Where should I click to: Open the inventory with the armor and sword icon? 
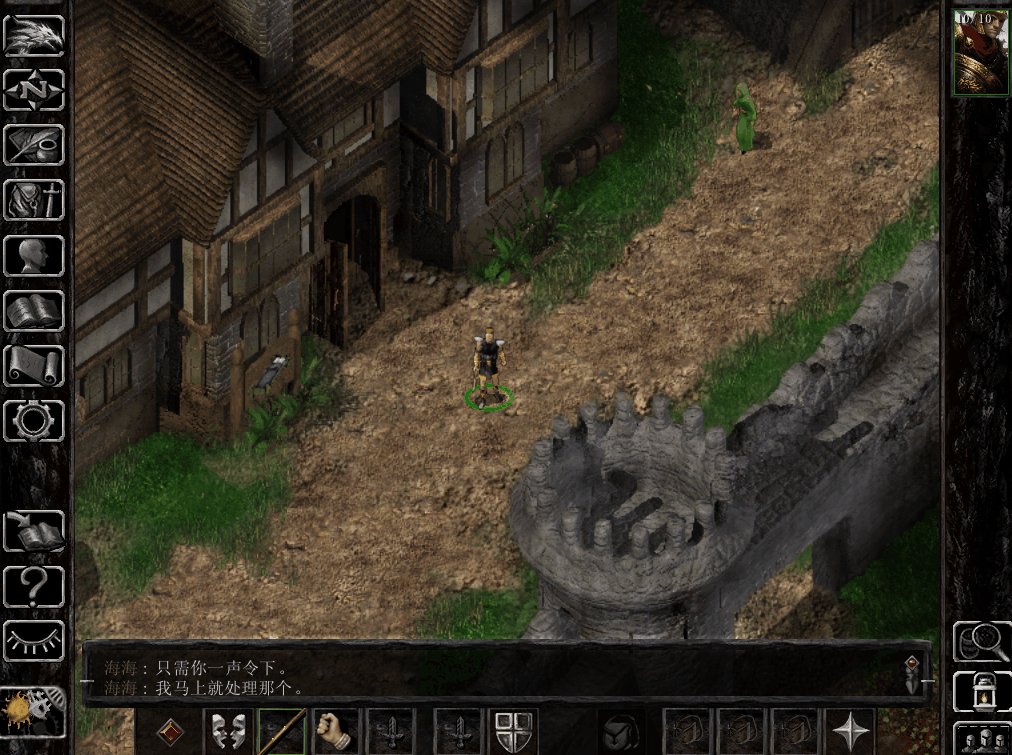pyautogui.click(x=34, y=201)
